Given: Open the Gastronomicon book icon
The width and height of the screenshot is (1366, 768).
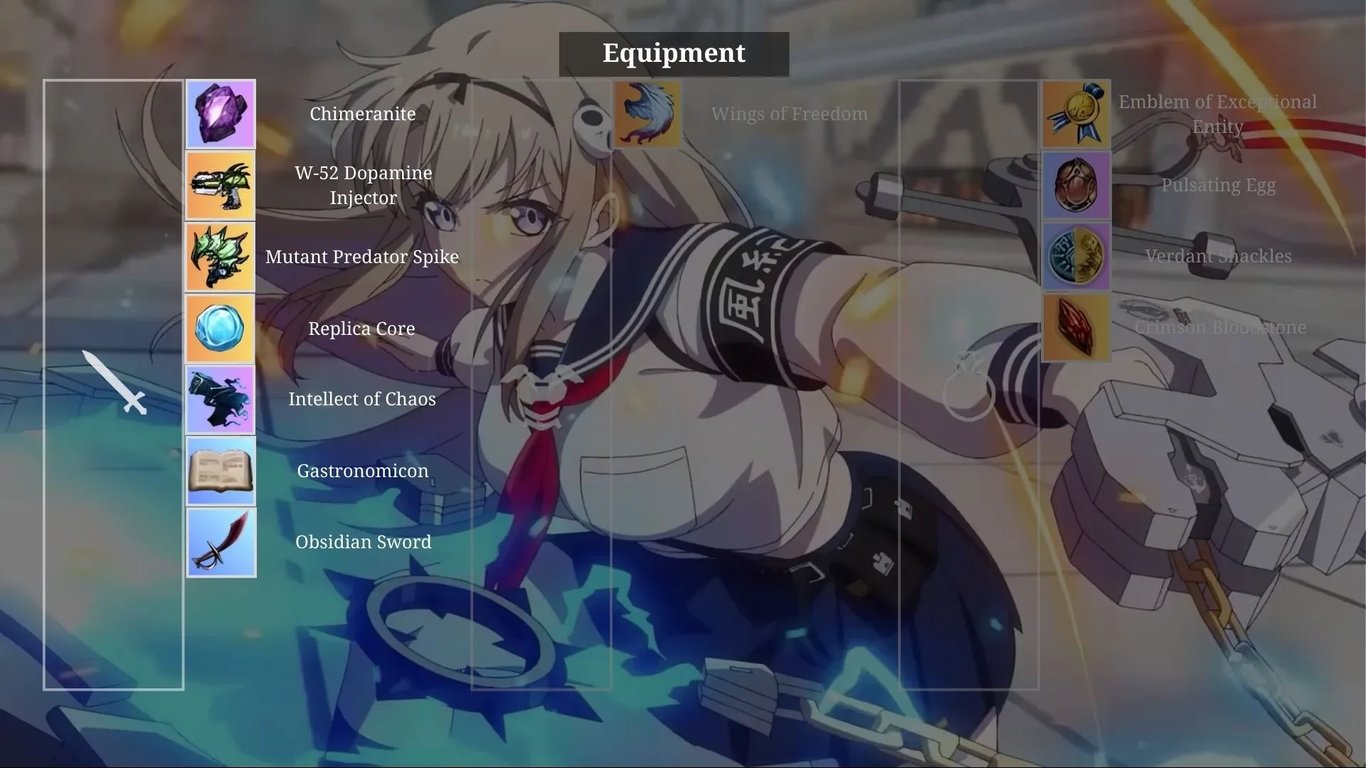Looking at the screenshot, I should [x=220, y=470].
